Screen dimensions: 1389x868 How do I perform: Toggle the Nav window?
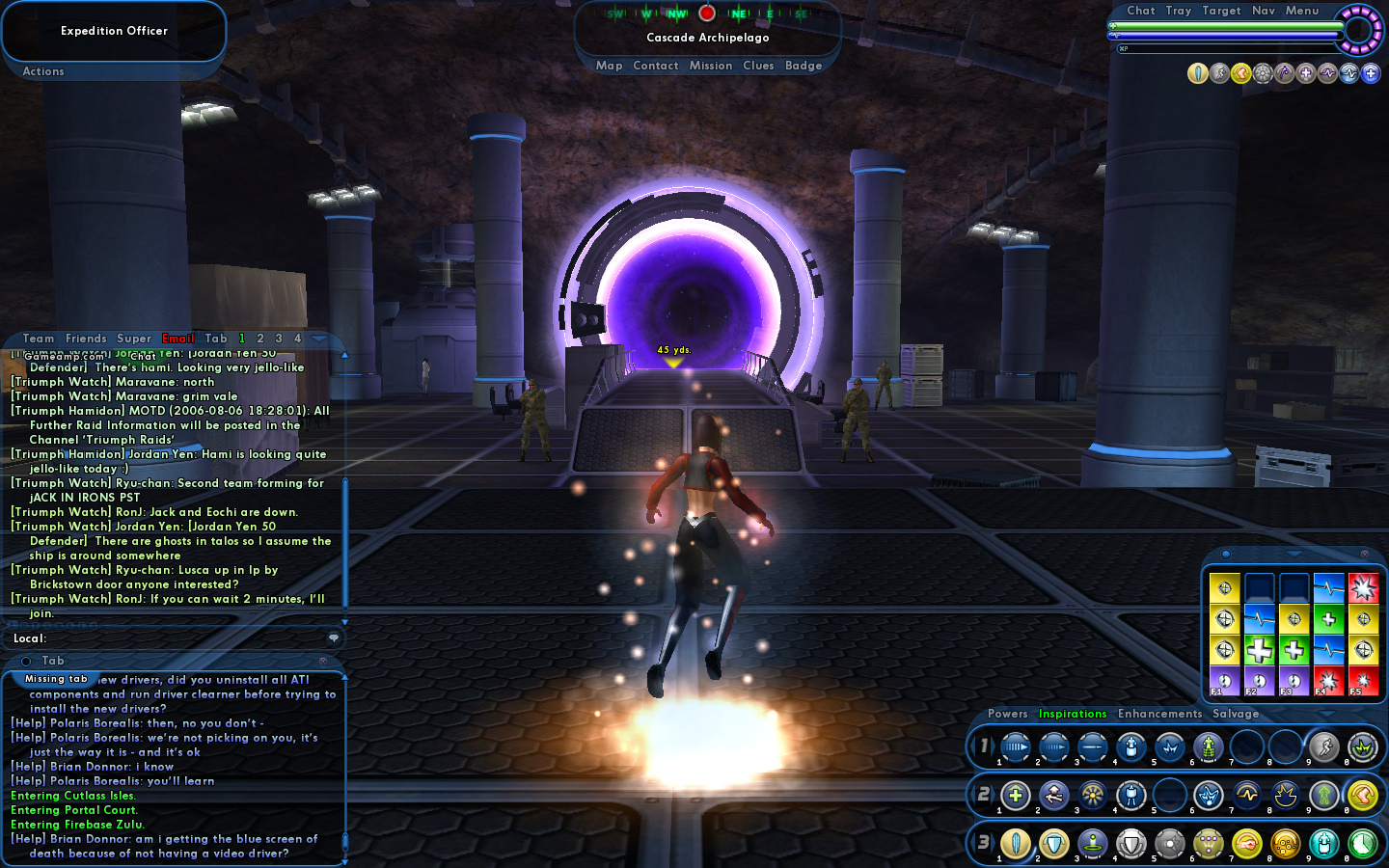[1264, 11]
